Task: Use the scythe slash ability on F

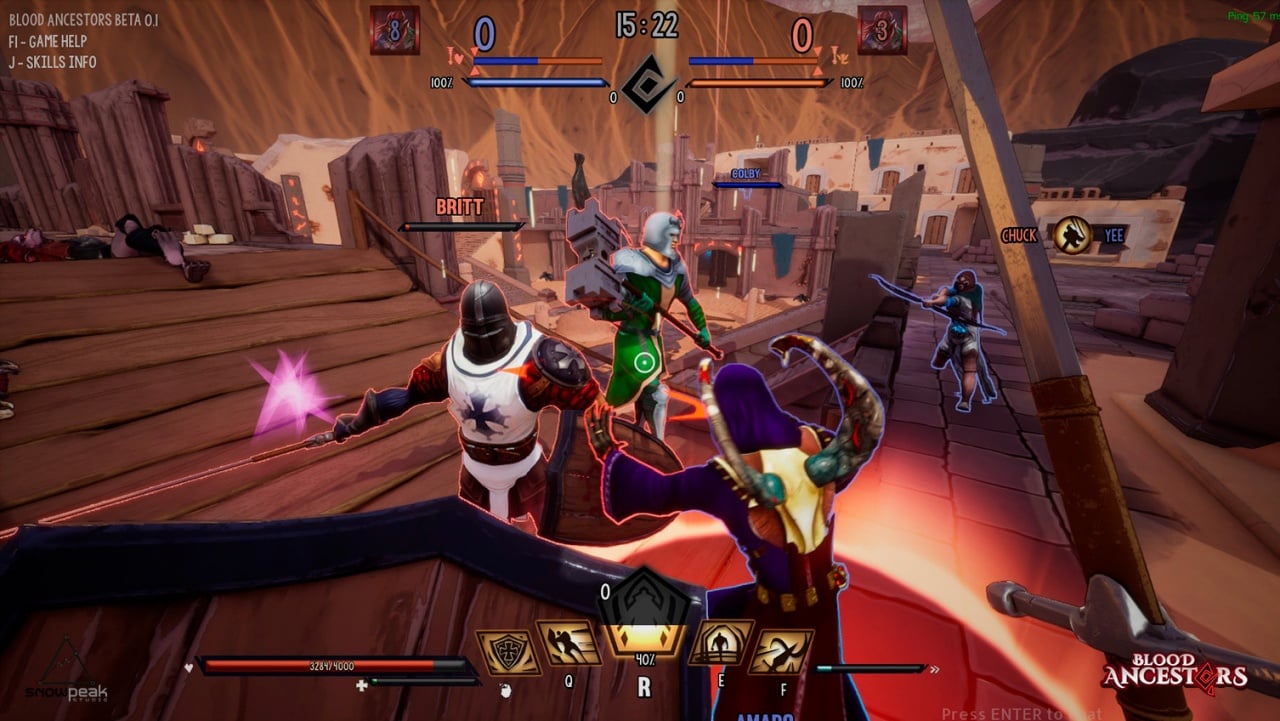Action: (780, 651)
